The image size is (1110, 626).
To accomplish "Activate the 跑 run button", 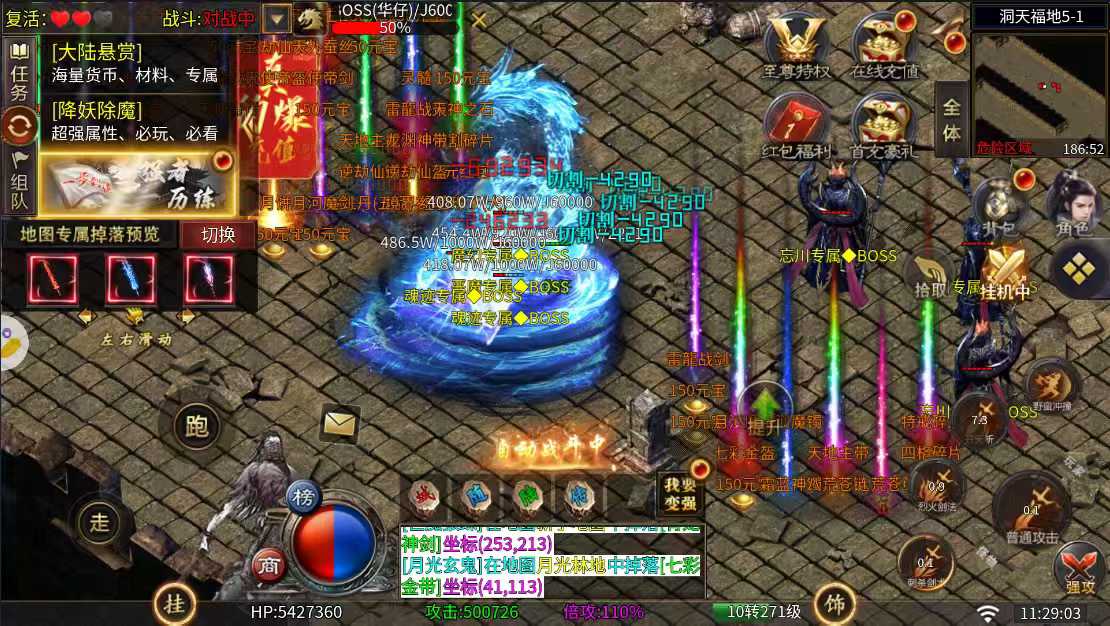I will coord(197,427).
